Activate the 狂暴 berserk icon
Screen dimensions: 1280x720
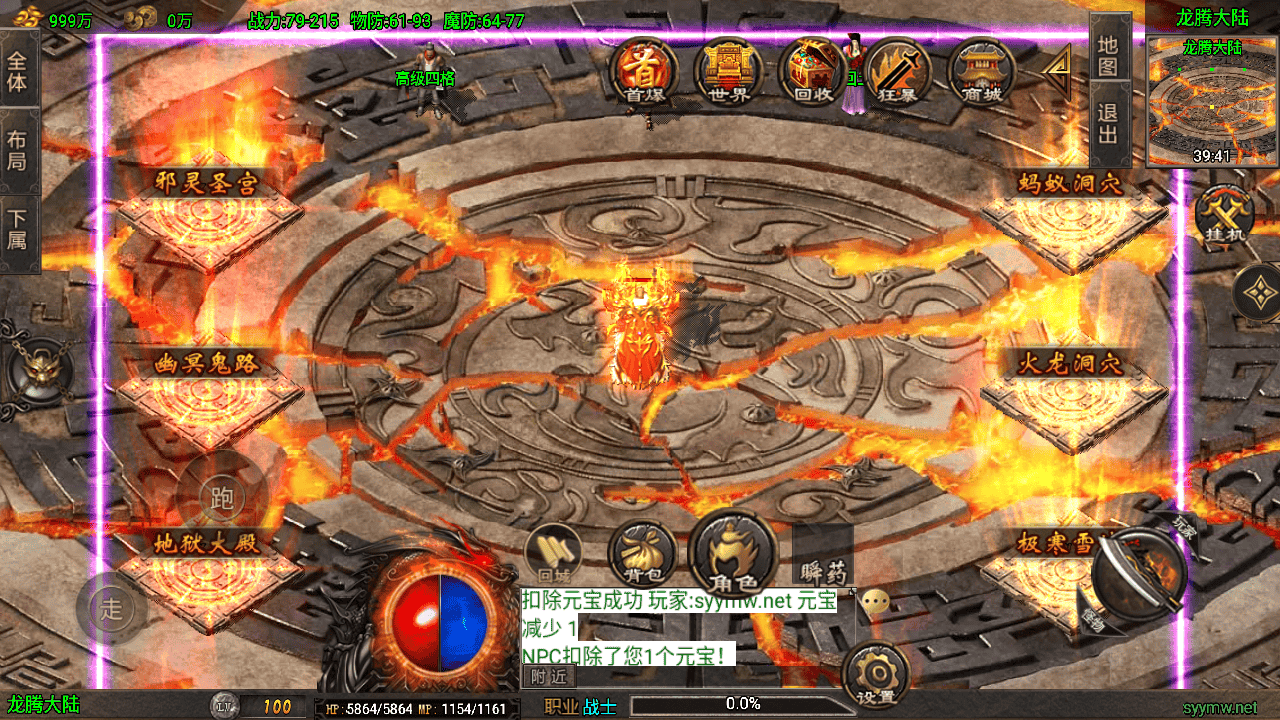tap(897, 71)
